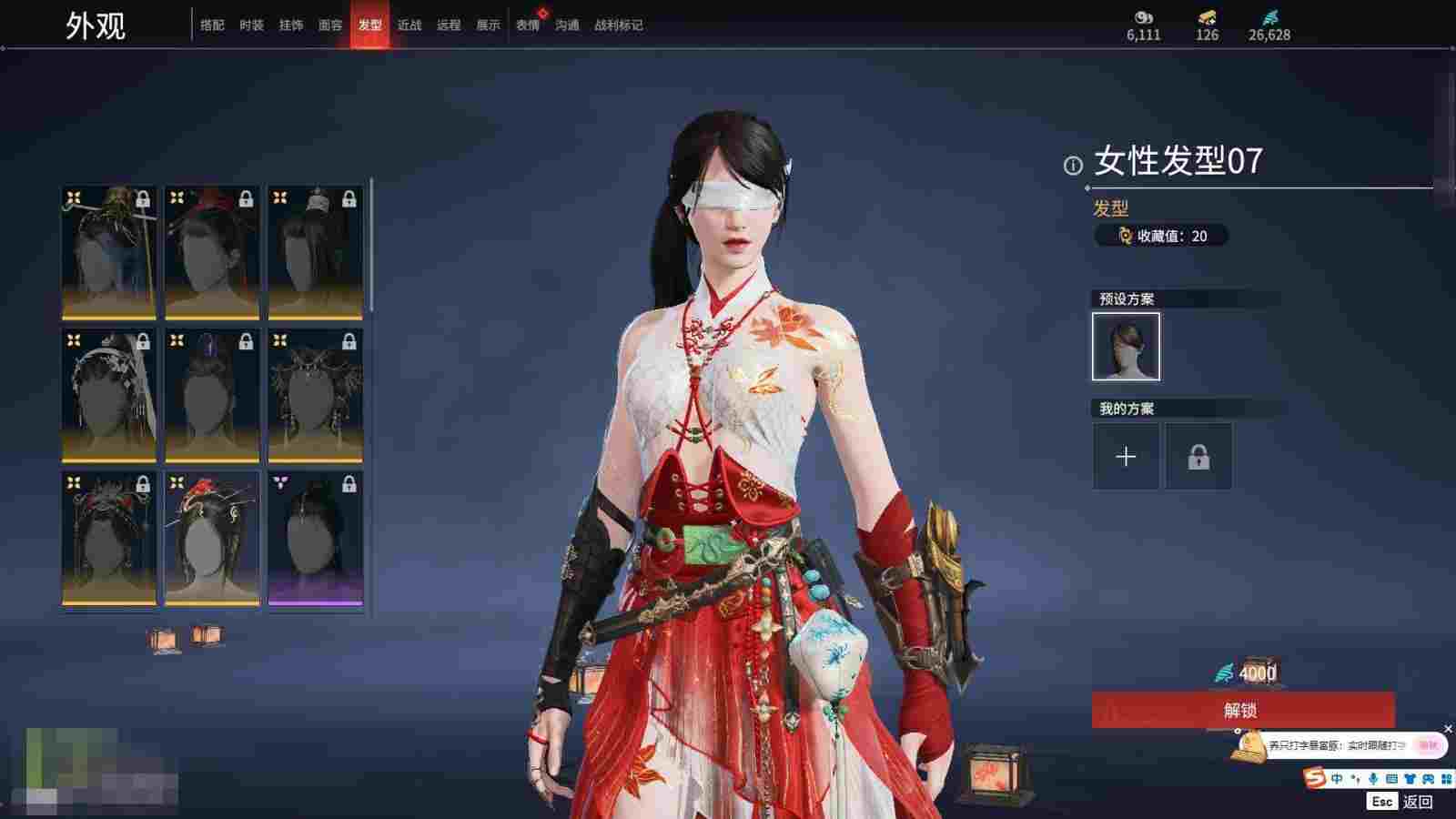
Task: Open the 表情 tab
Action: 528,25
